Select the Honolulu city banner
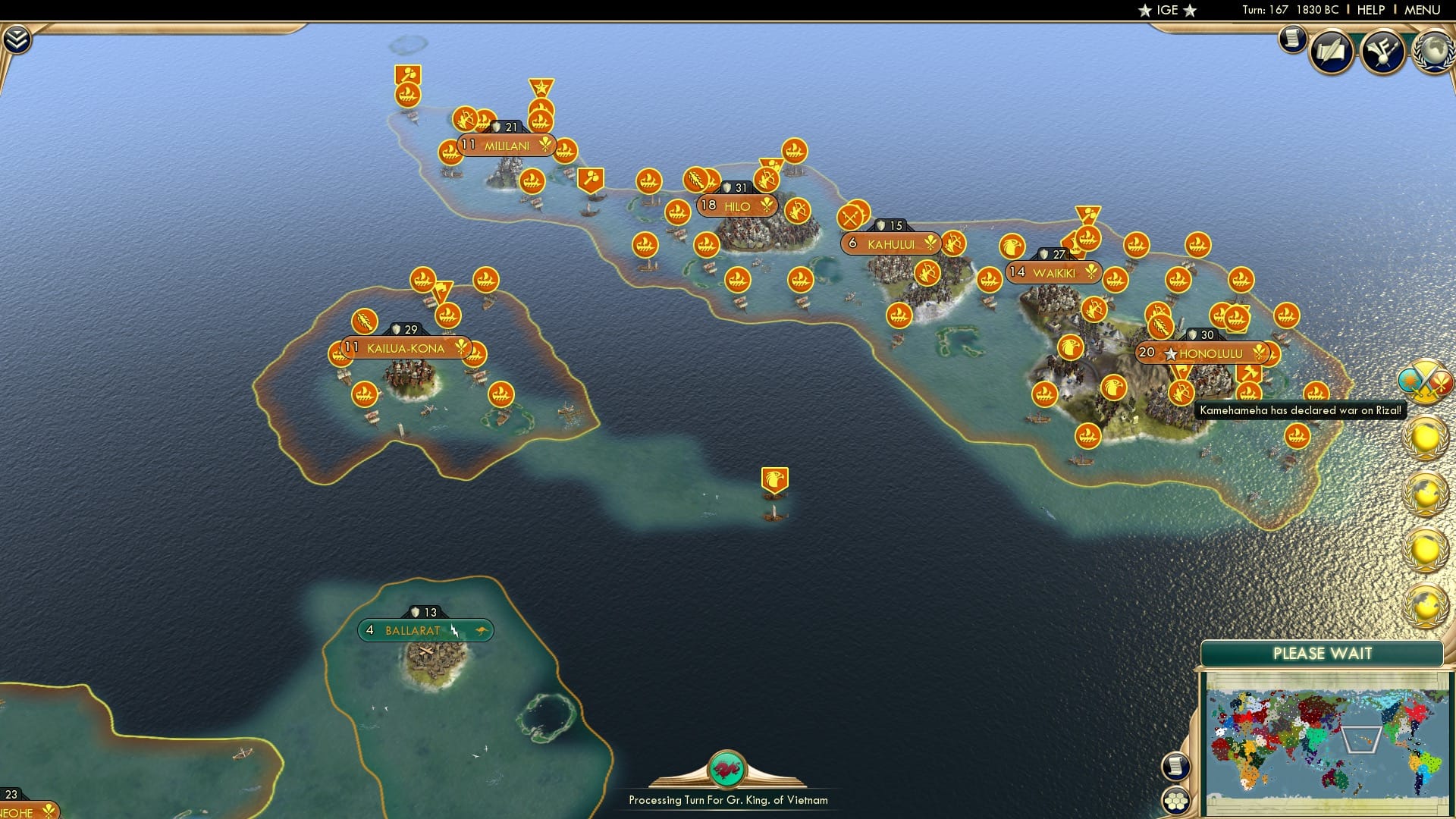 point(1200,353)
